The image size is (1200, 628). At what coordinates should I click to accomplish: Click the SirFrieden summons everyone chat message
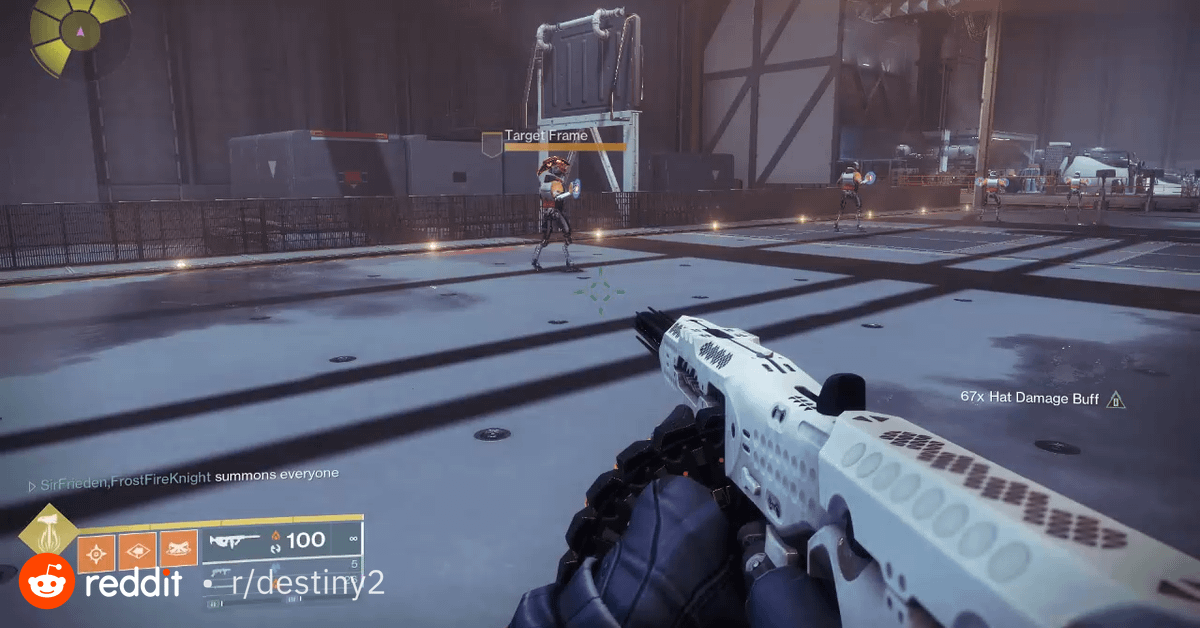tap(188, 476)
